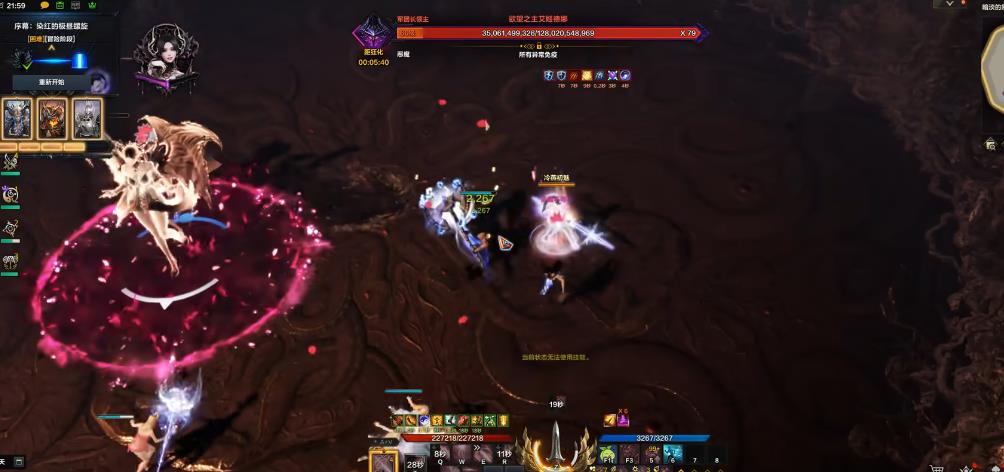Viewport: 1004px width, 472px height.
Task: Select the first boss portrait card
Action: click(18, 119)
